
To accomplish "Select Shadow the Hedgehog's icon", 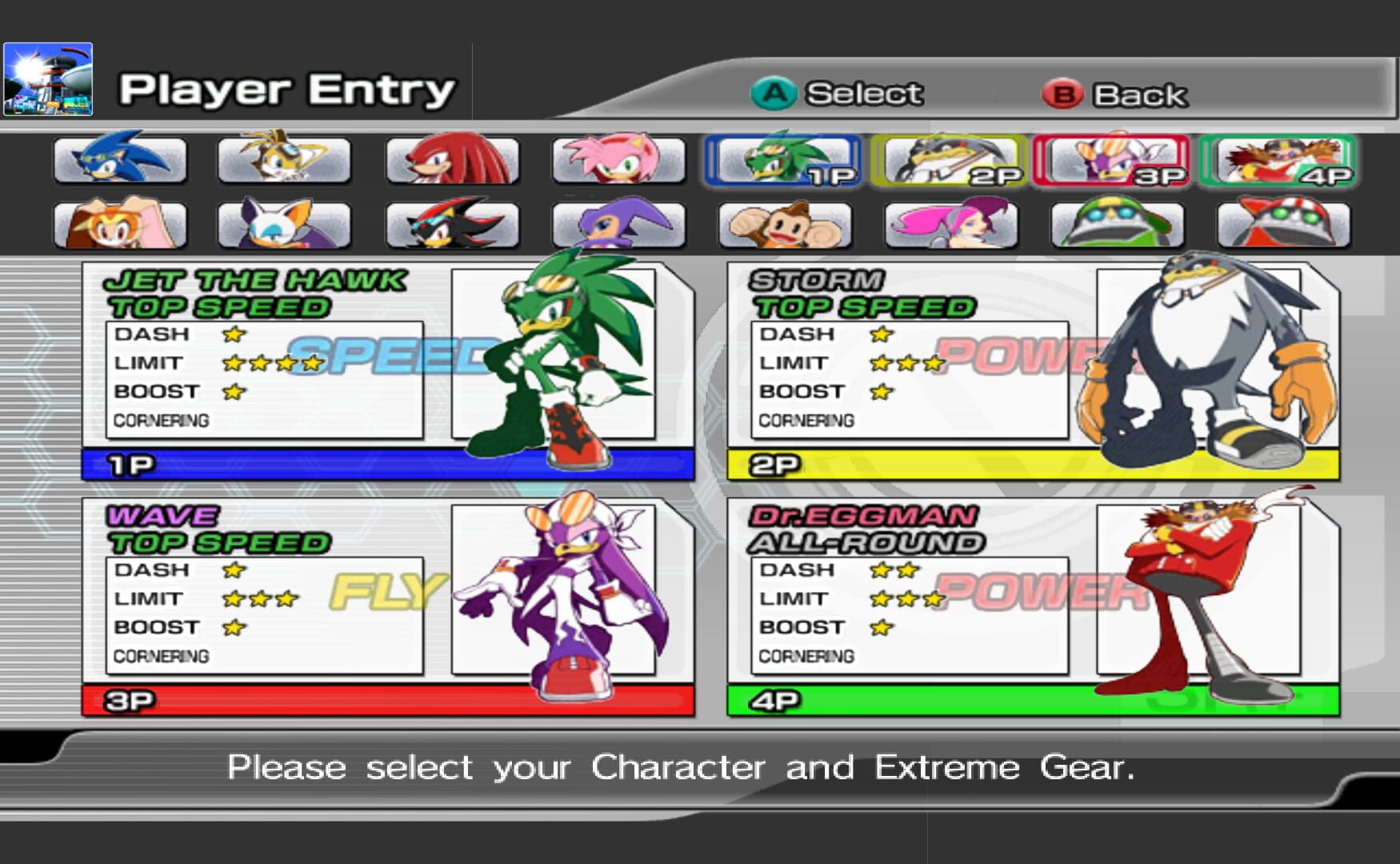I will 454,226.
